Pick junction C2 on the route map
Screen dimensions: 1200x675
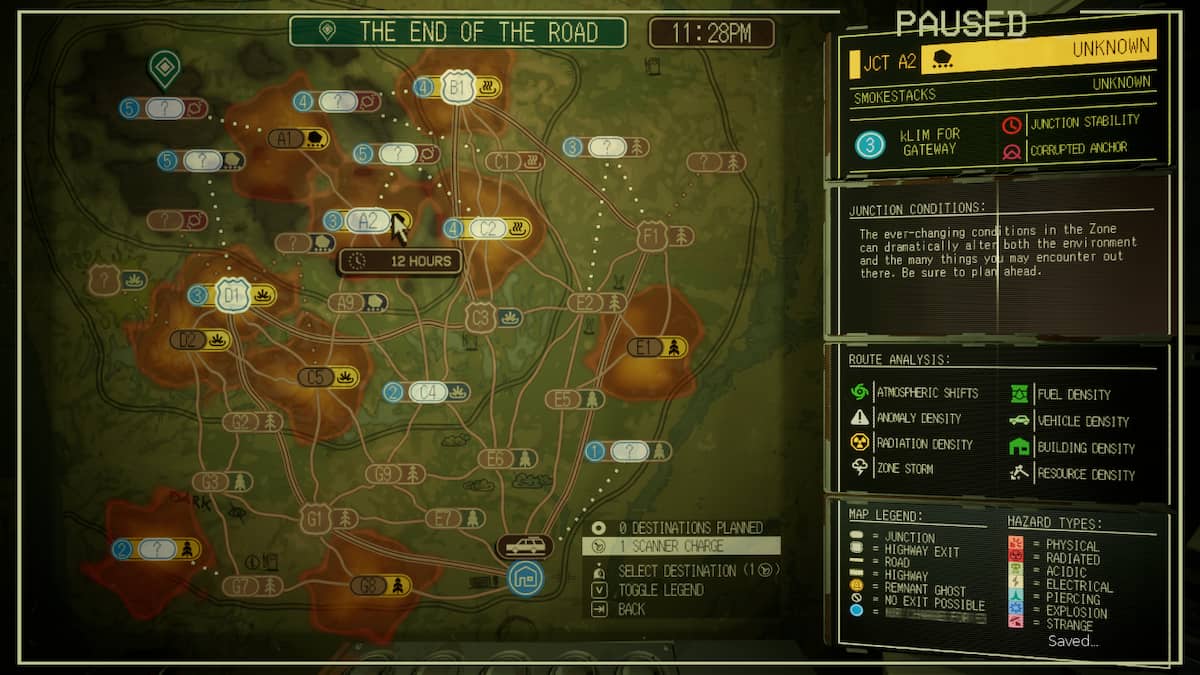coord(488,228)
